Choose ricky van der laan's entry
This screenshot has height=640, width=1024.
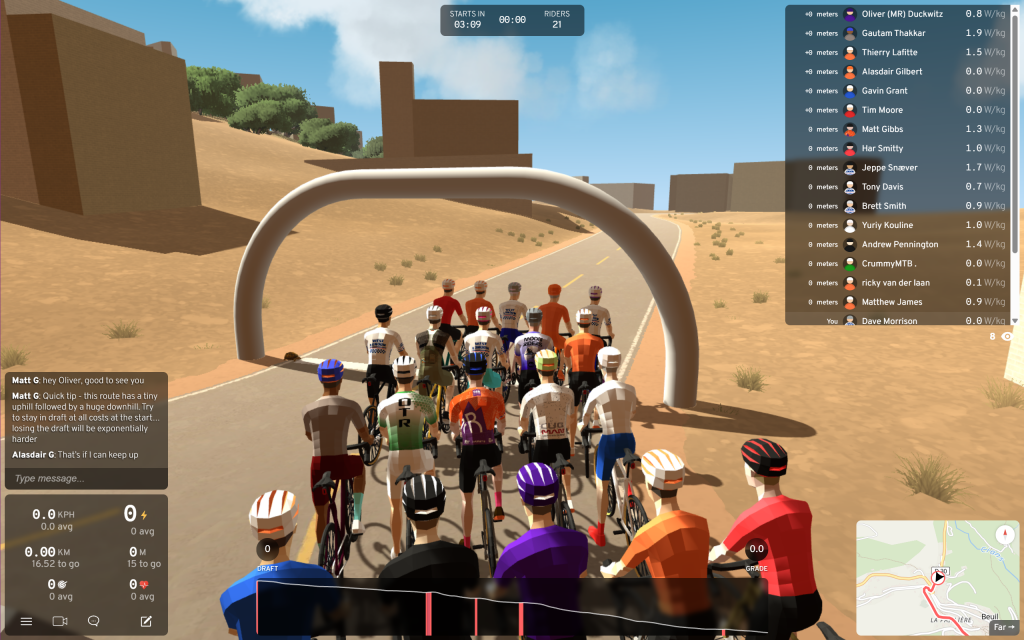(897, 283)
